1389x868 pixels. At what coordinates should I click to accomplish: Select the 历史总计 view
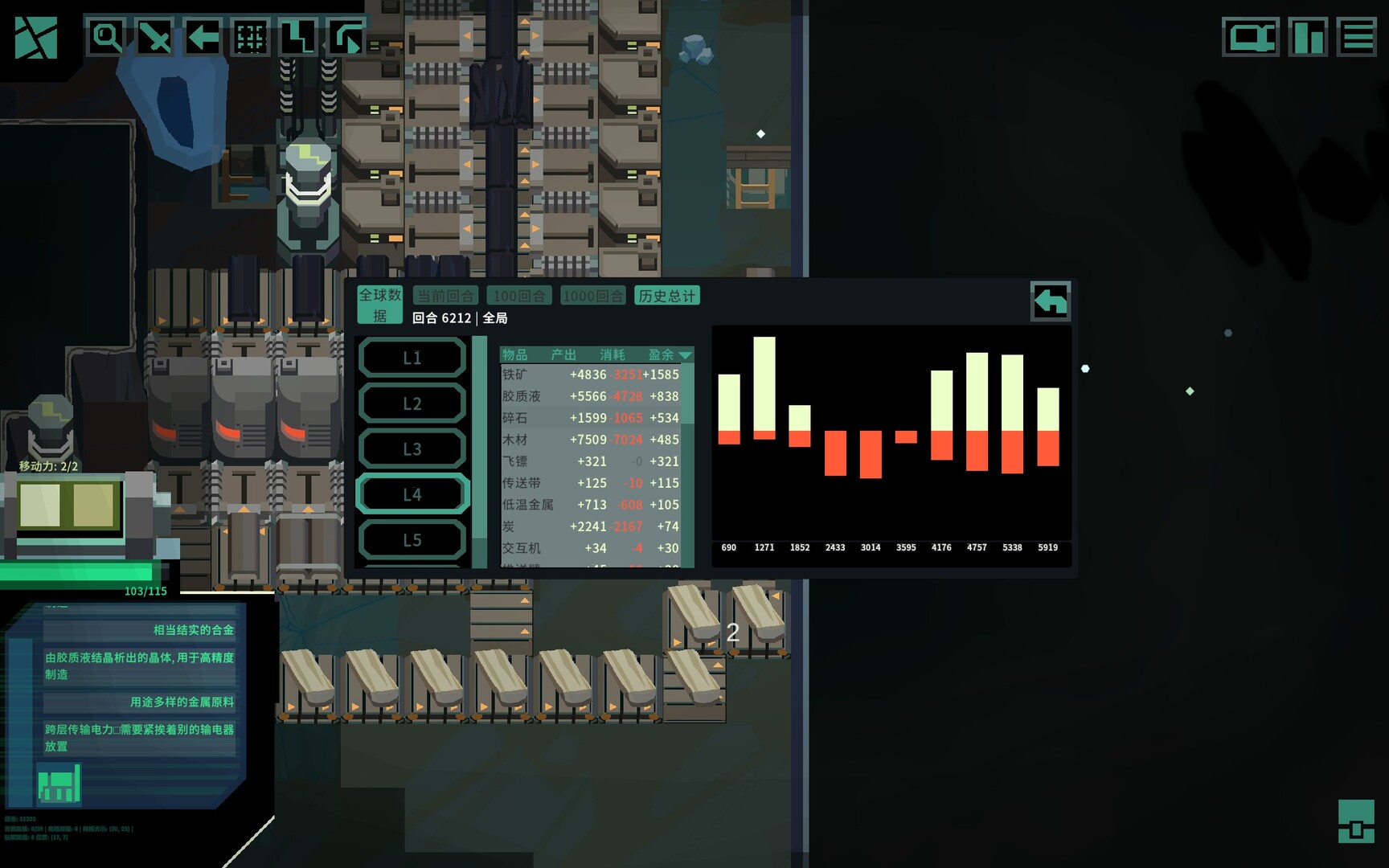(x=667, y=295)
